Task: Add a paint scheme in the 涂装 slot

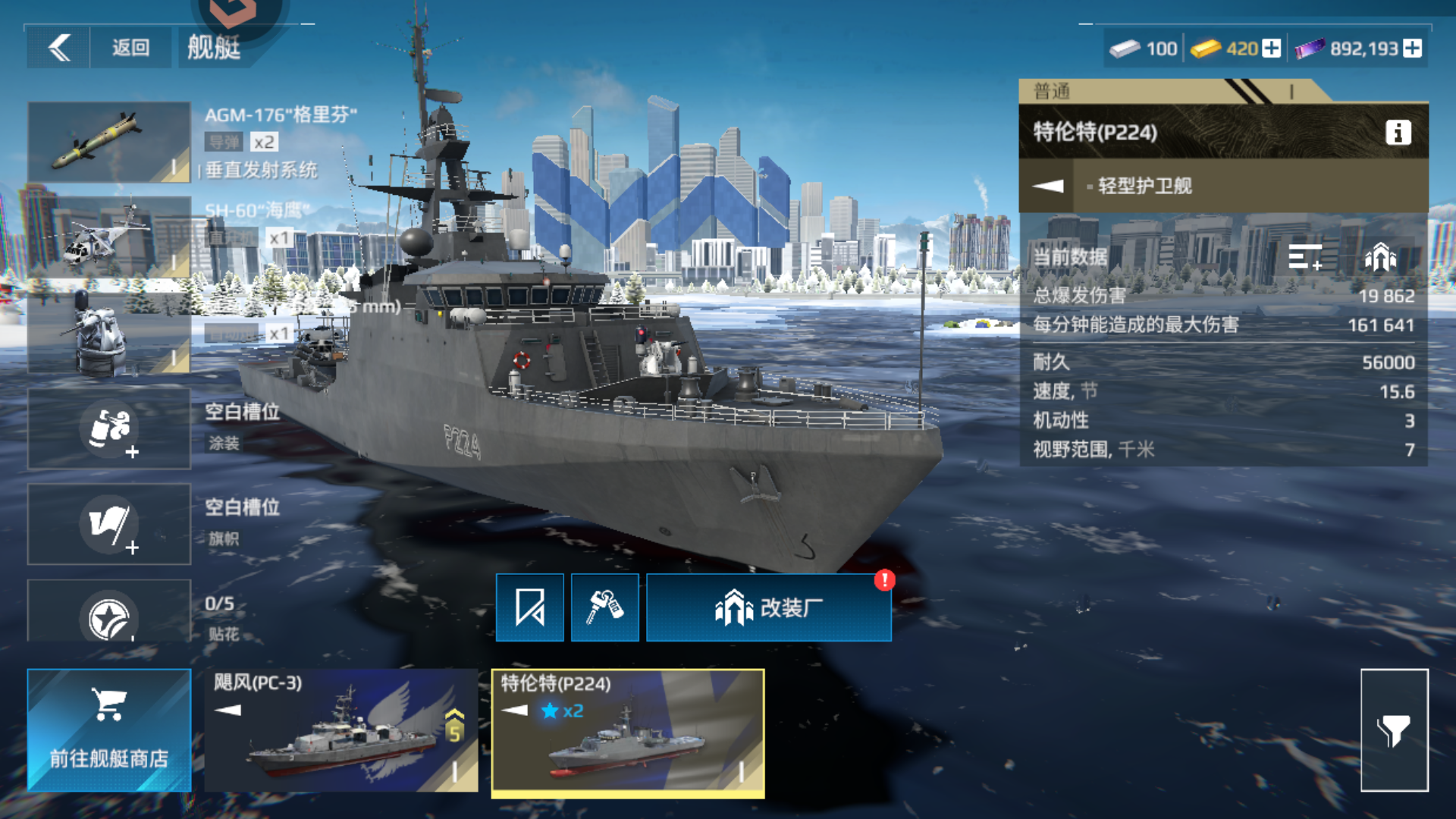Action: click(108, 428)
